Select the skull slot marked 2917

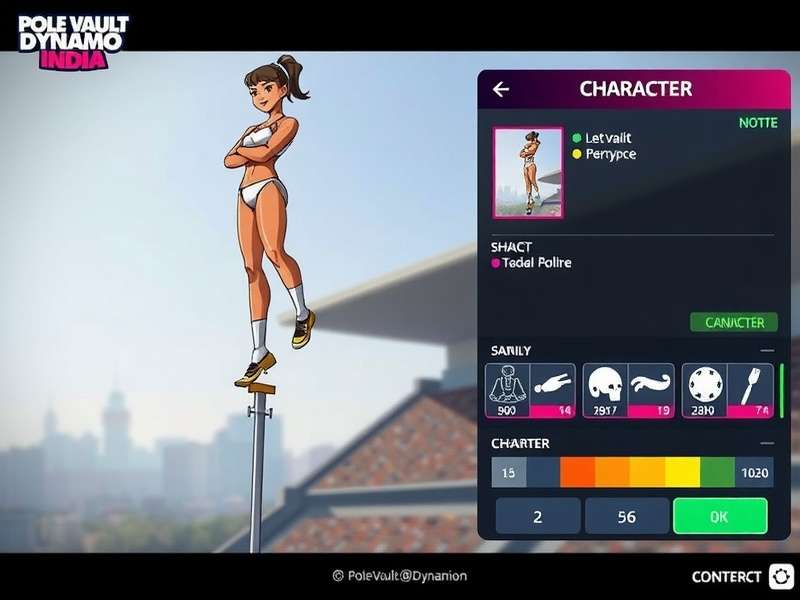click(x=604, y=389)
